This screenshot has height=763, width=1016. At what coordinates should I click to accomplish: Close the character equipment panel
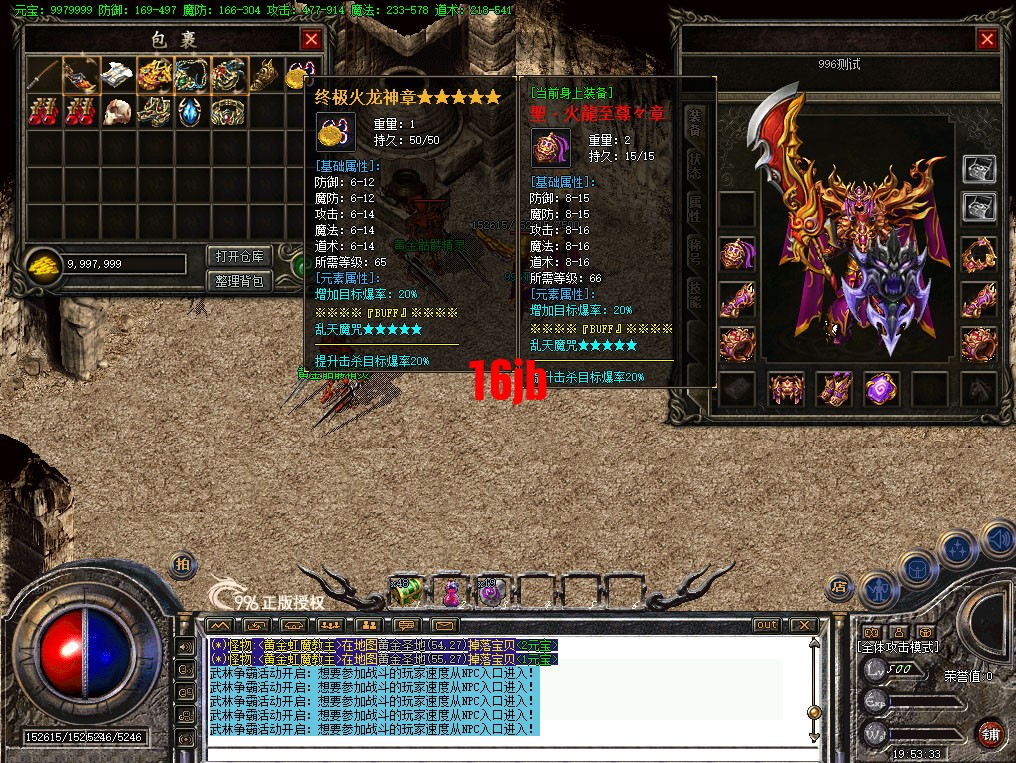pos(987,39)
